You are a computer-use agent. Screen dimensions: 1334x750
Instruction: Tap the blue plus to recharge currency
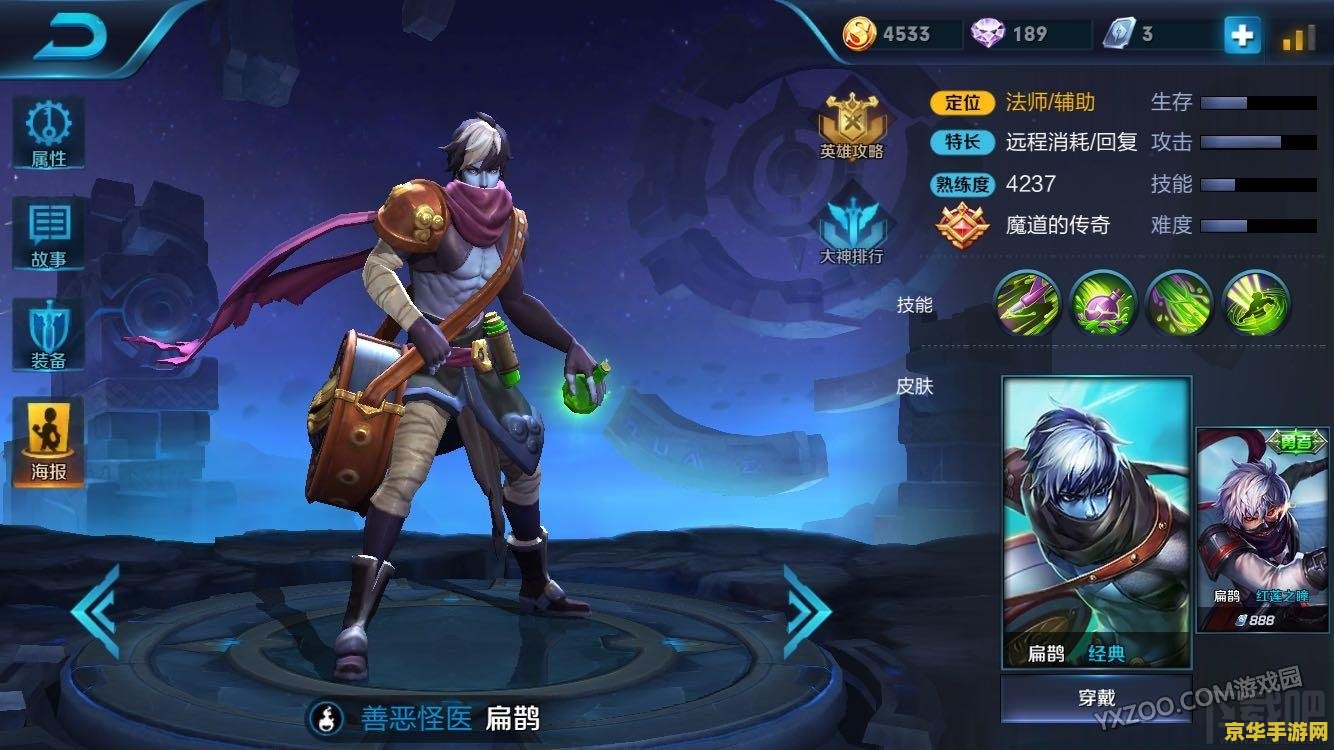tap(1240, 33)
